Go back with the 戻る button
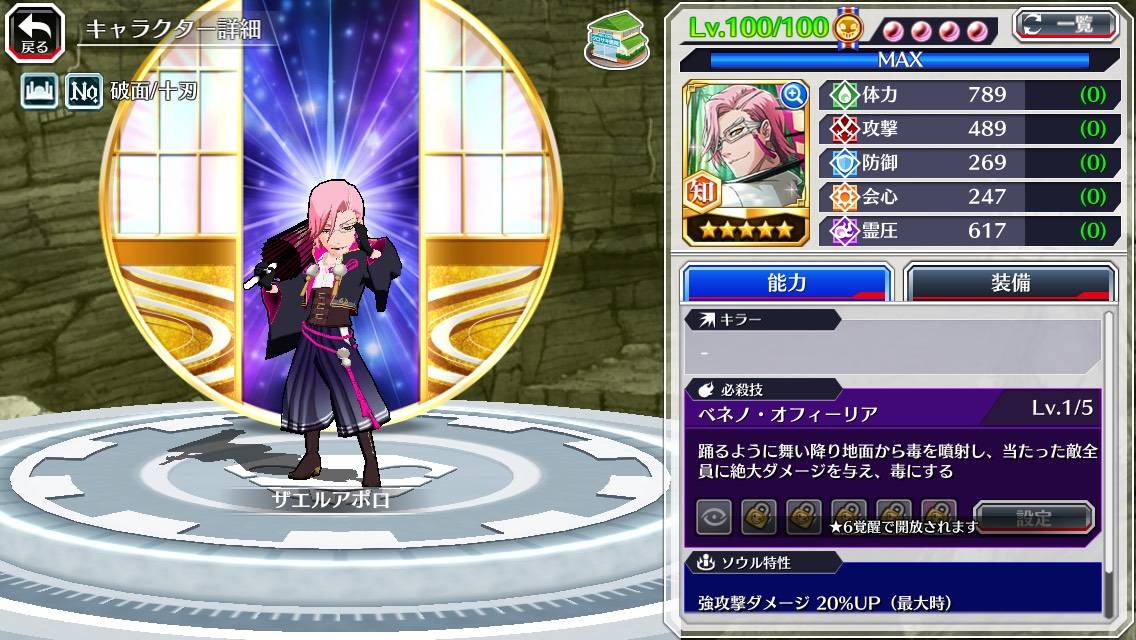 (34, 32)
